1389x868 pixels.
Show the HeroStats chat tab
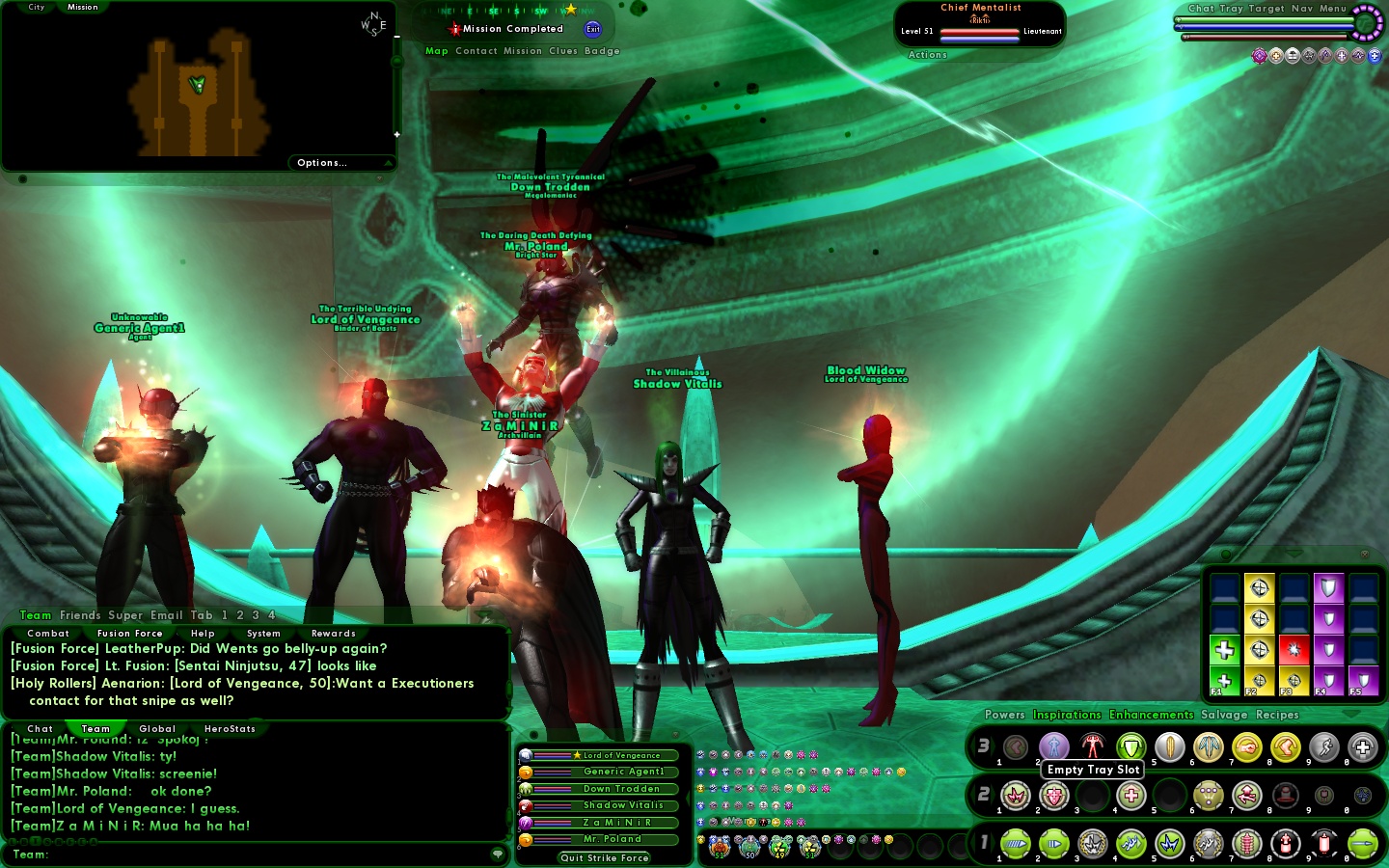[x=230, y=729]
